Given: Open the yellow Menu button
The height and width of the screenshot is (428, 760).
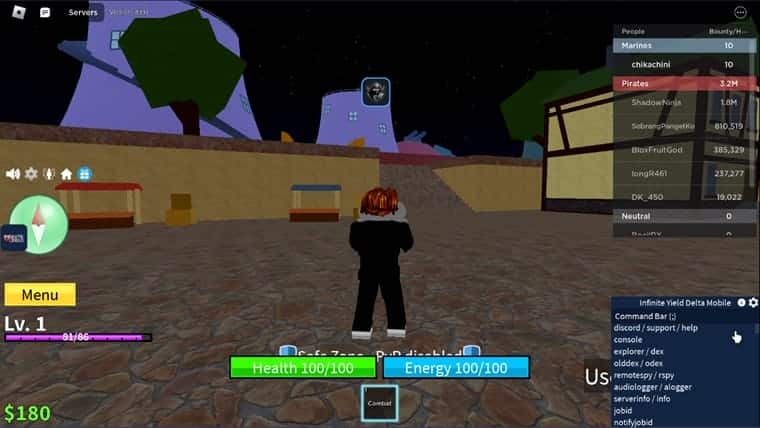Looking at the screenshot, I should tap(40, 295).
